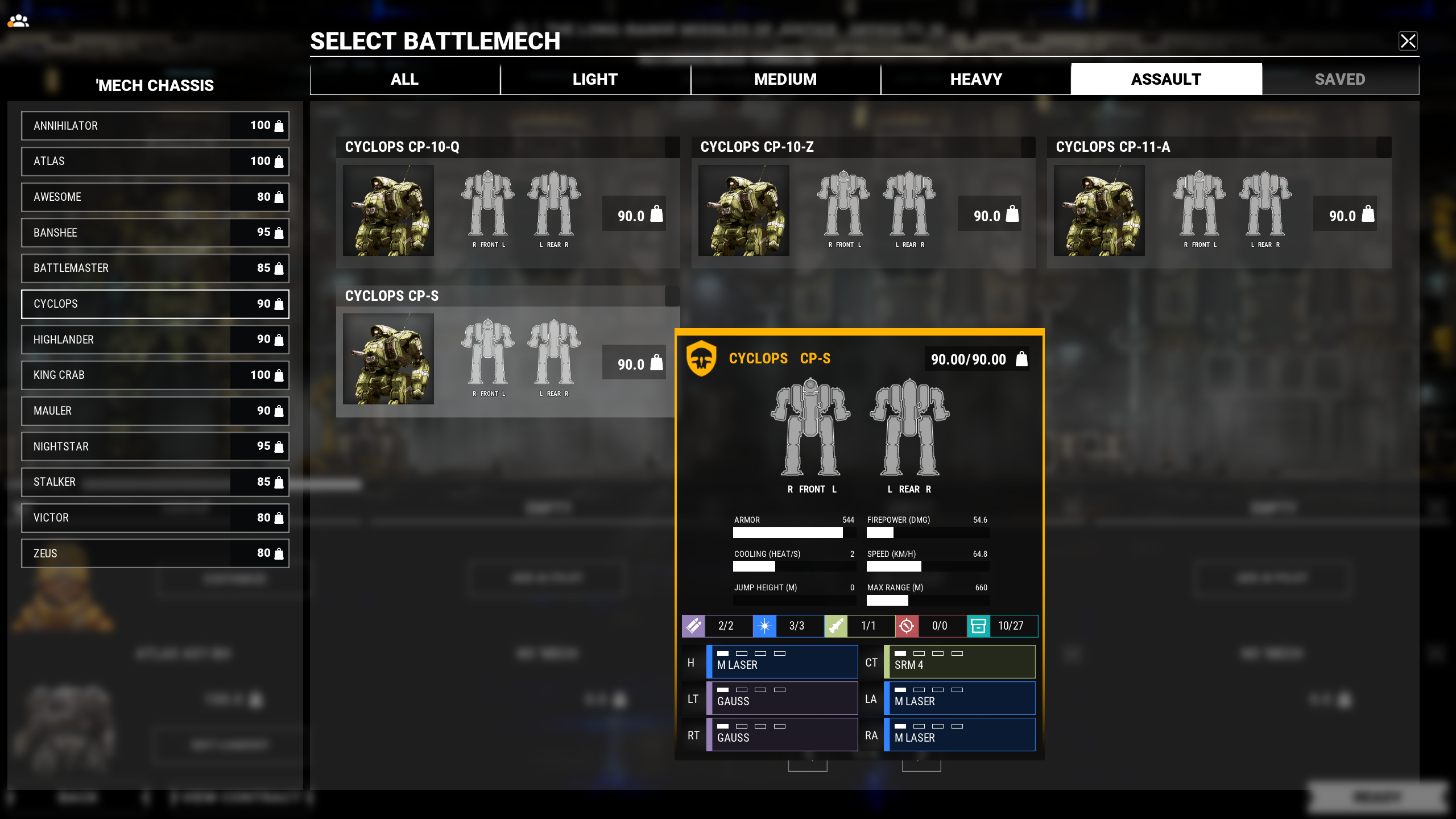Screen dimensions: 1456x819
Task: Expand the CYCLOPS CP-10-Q variant card
Action: [507, 147]
